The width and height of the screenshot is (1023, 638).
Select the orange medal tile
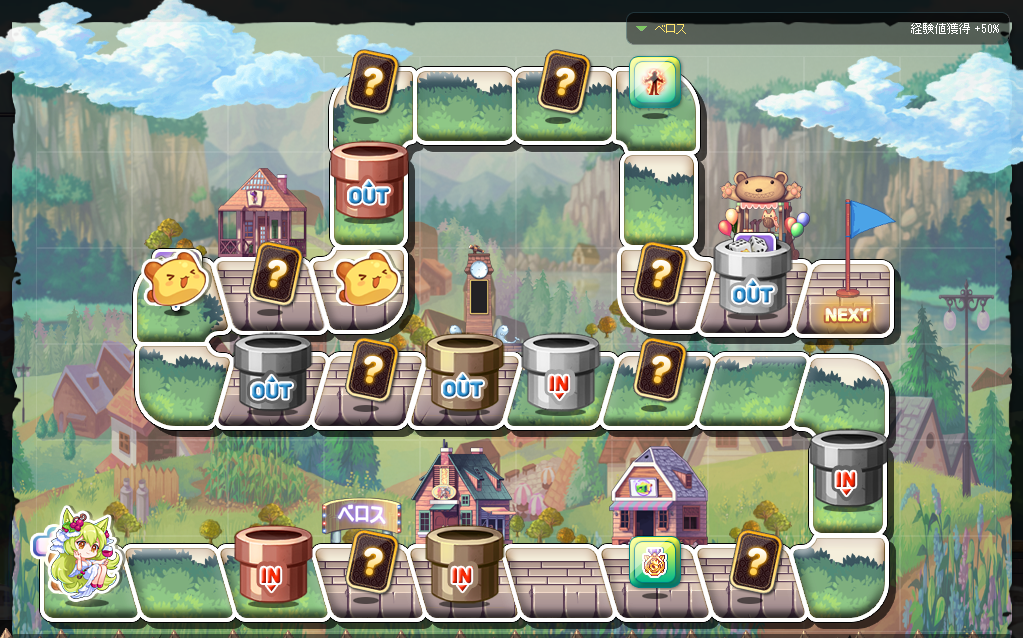(655, 562)
